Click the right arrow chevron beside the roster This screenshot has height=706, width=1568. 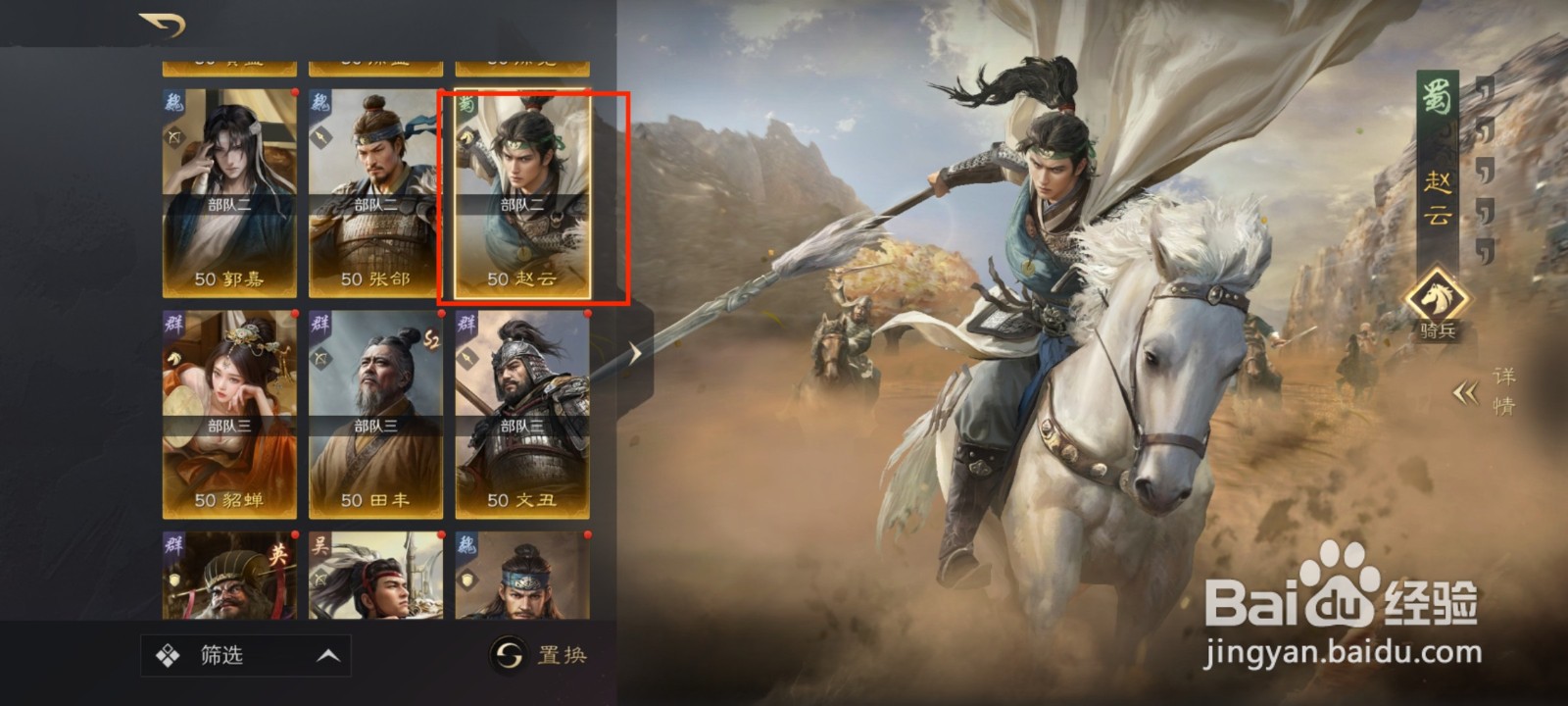pyautogui.click(x=637, y=353)
